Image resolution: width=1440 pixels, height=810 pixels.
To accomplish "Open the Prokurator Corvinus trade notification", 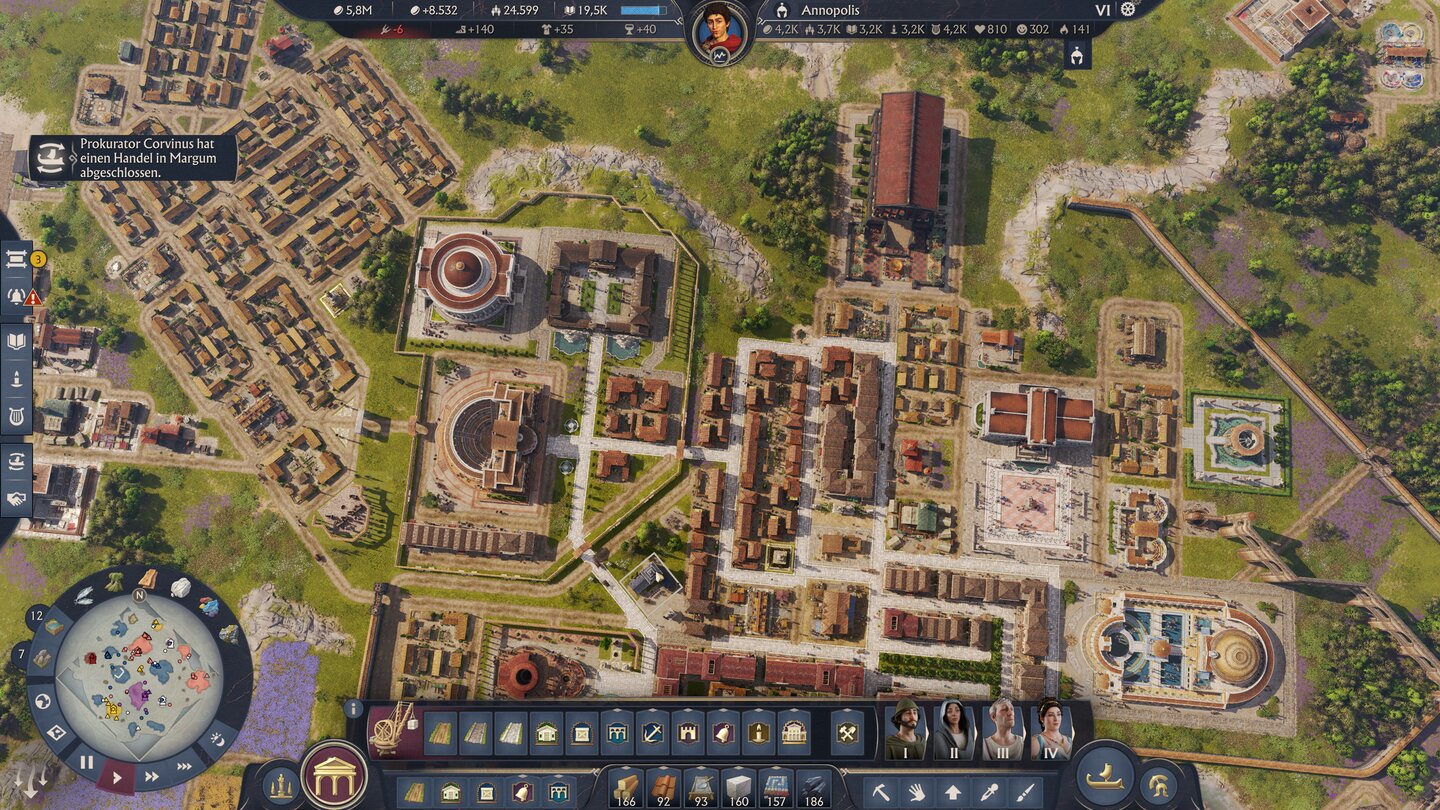I will click(x=133, y=158).
